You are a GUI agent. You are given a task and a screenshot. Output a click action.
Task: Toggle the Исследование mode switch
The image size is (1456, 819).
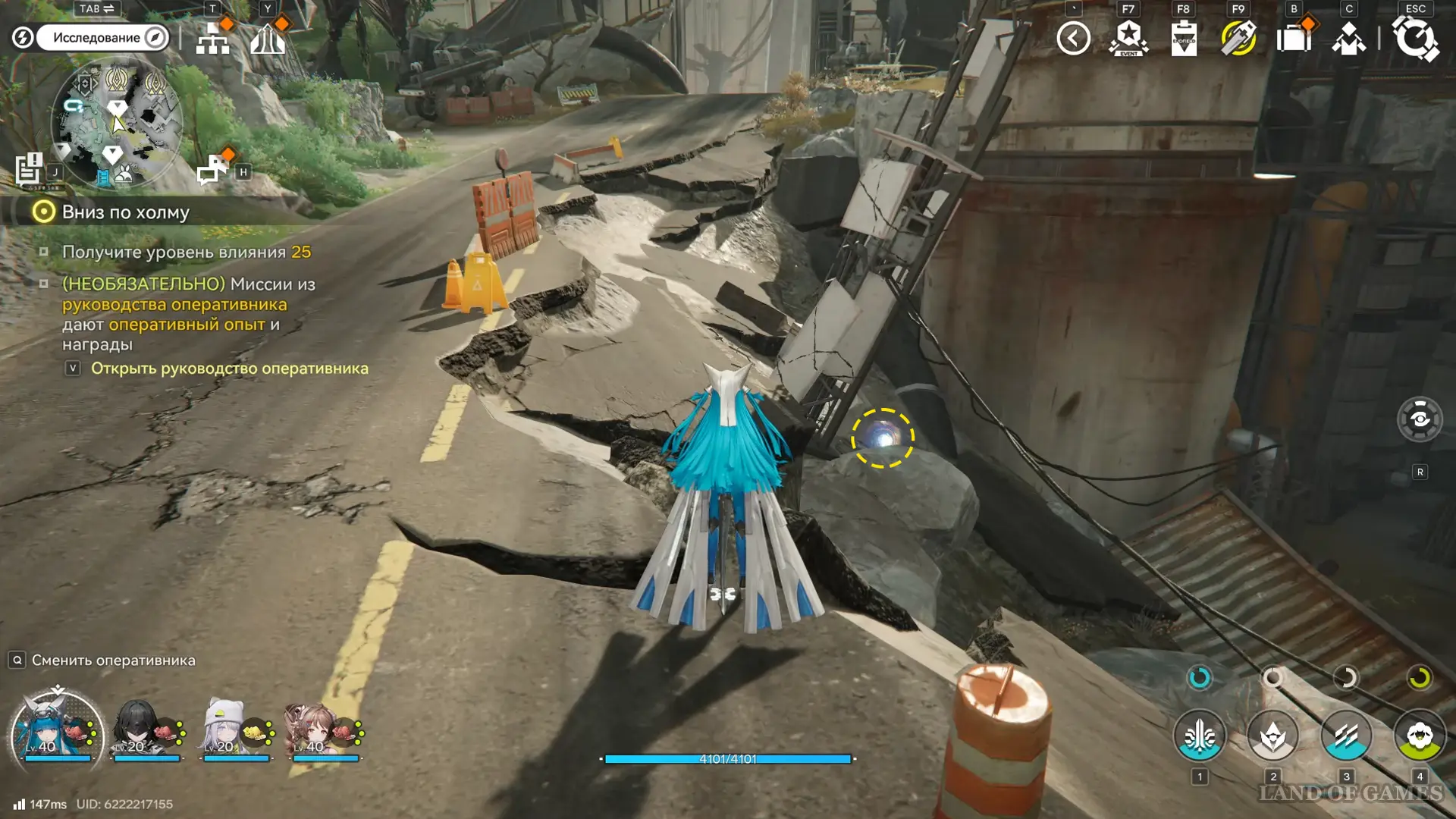tap(102, 37)
